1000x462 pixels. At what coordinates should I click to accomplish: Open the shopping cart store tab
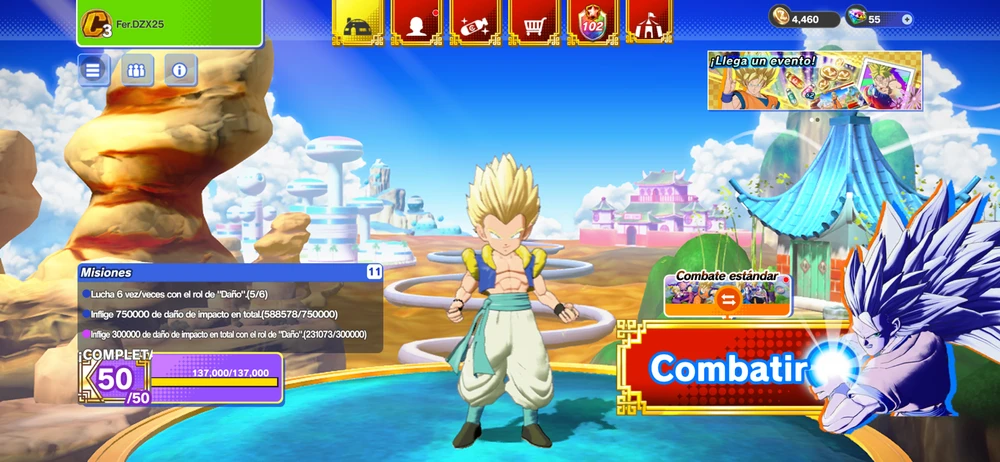point(534,22)
